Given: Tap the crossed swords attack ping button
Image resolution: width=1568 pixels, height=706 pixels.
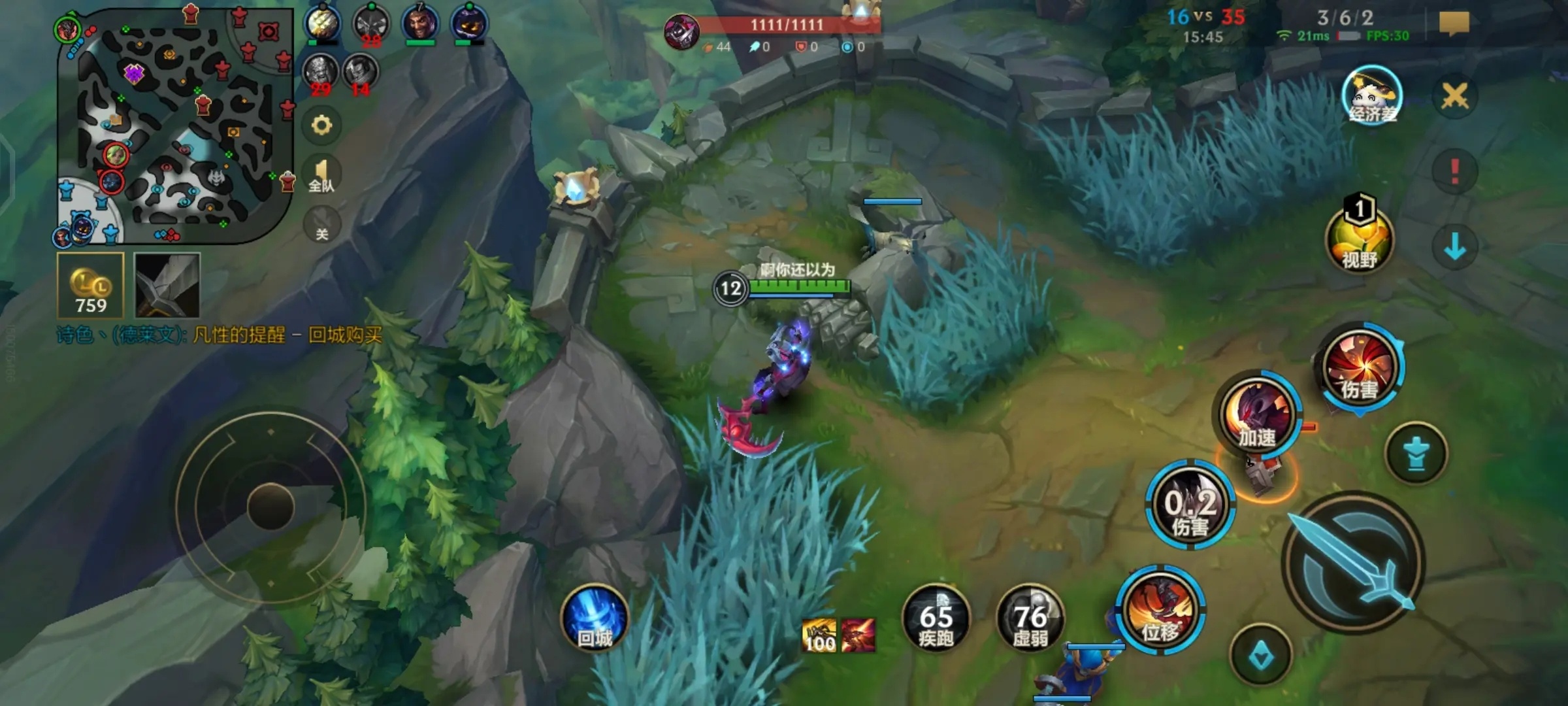Looking at the screenshot, I should (x=1455, y=97).
